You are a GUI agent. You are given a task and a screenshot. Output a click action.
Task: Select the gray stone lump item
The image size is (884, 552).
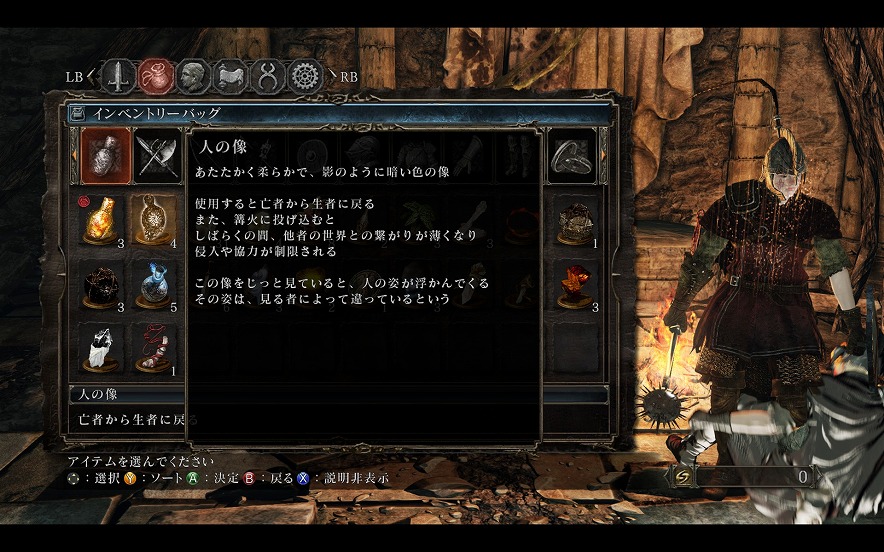point(573,220)
